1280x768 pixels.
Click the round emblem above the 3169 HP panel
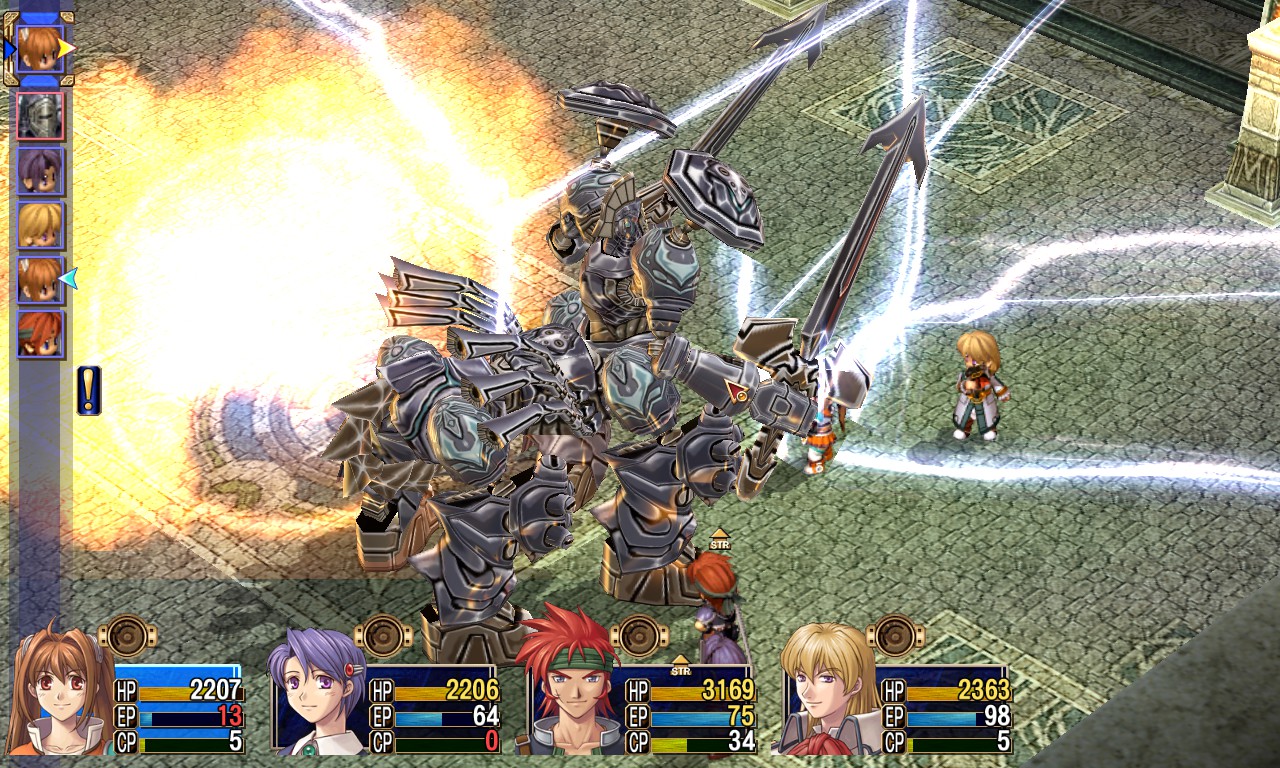pyautogui.click(x=640, y=636)
